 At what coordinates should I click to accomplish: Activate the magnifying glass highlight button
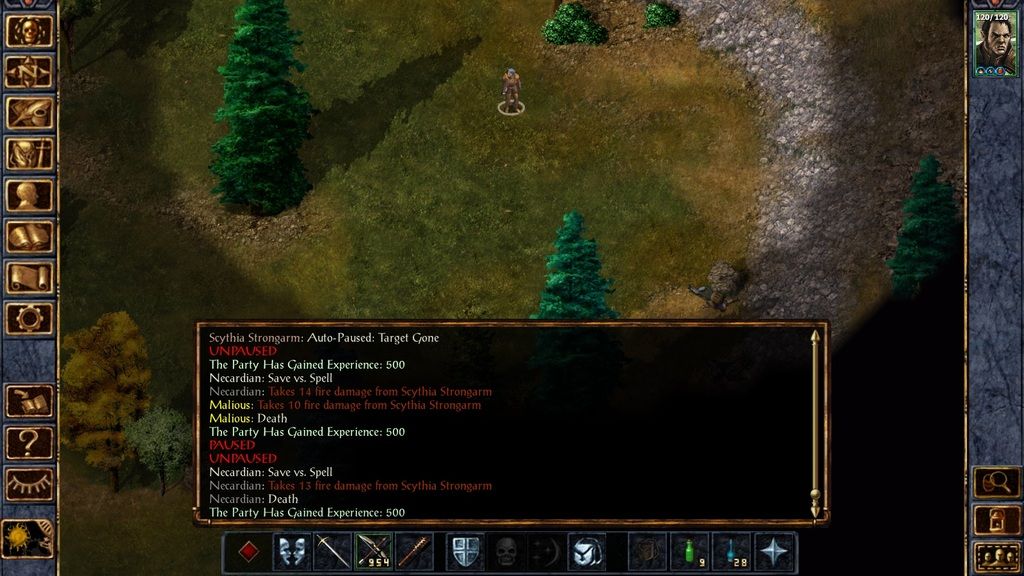pyautogui.click(x=996, y=482)
